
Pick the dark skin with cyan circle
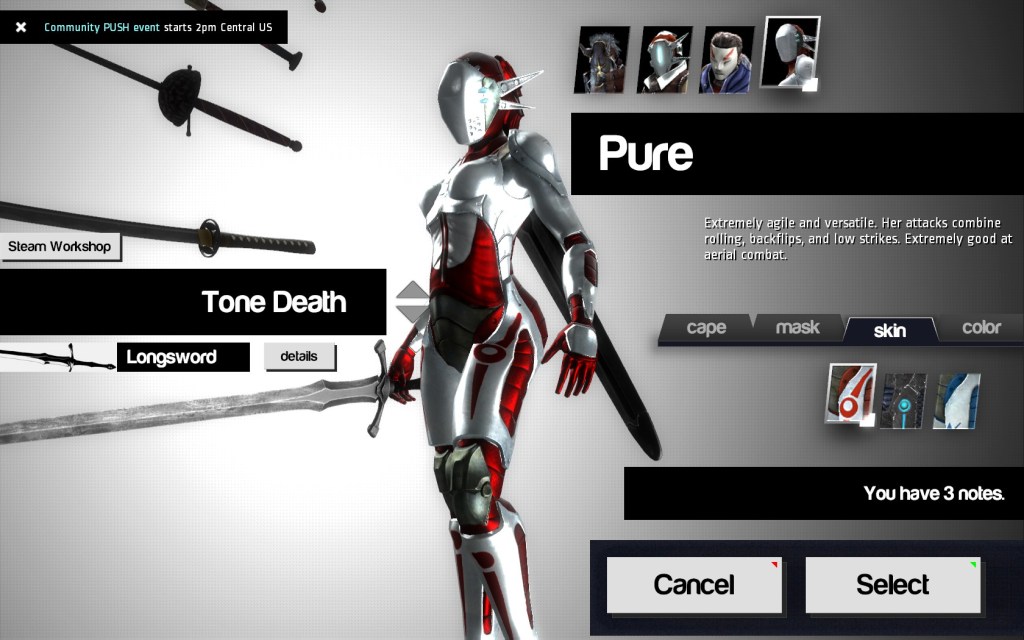[x=904, y=400]
